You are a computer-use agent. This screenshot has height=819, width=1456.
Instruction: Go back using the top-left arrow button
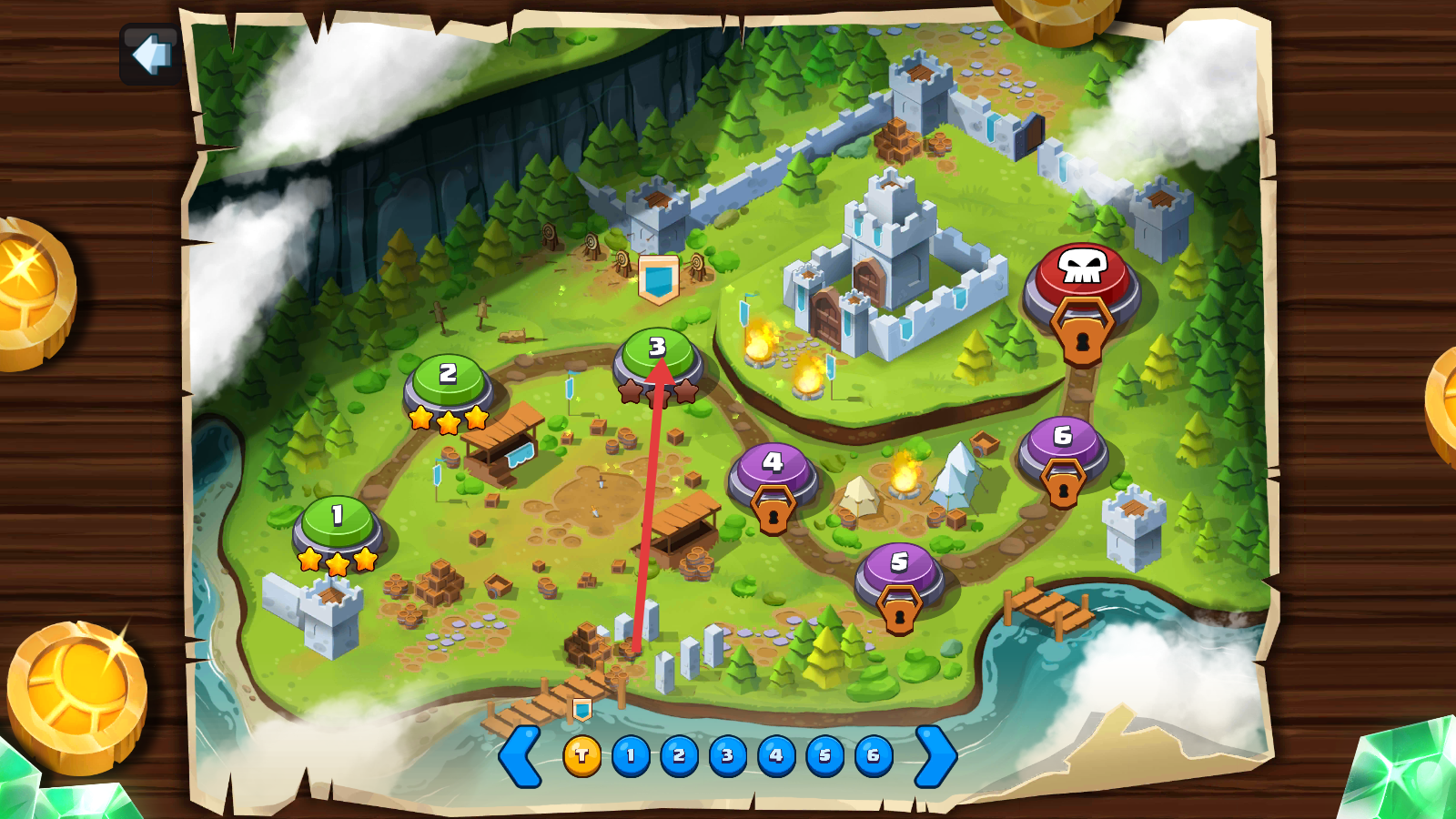[x=150, y=55]
